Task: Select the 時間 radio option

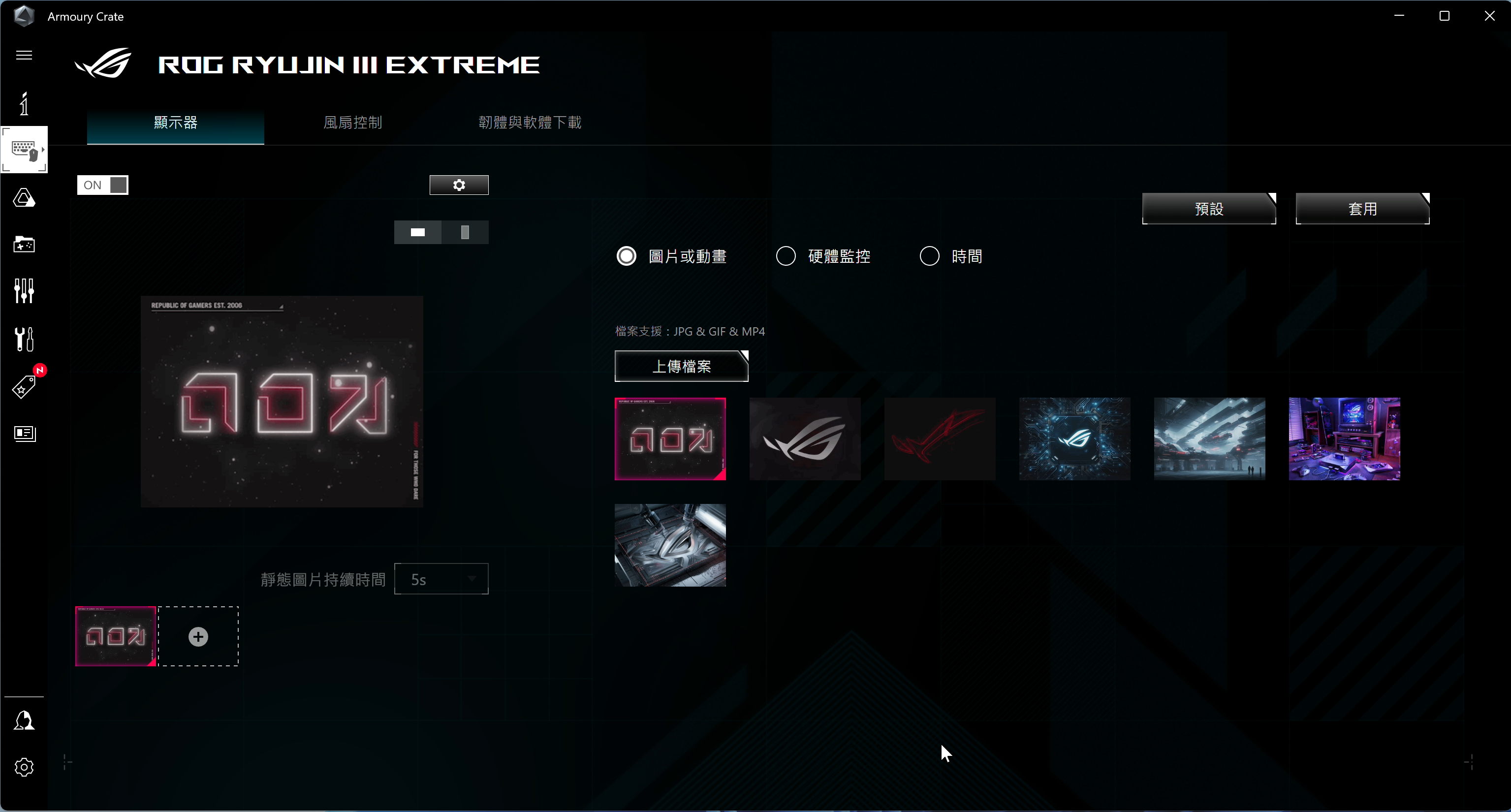Action: tap(929, 256)
